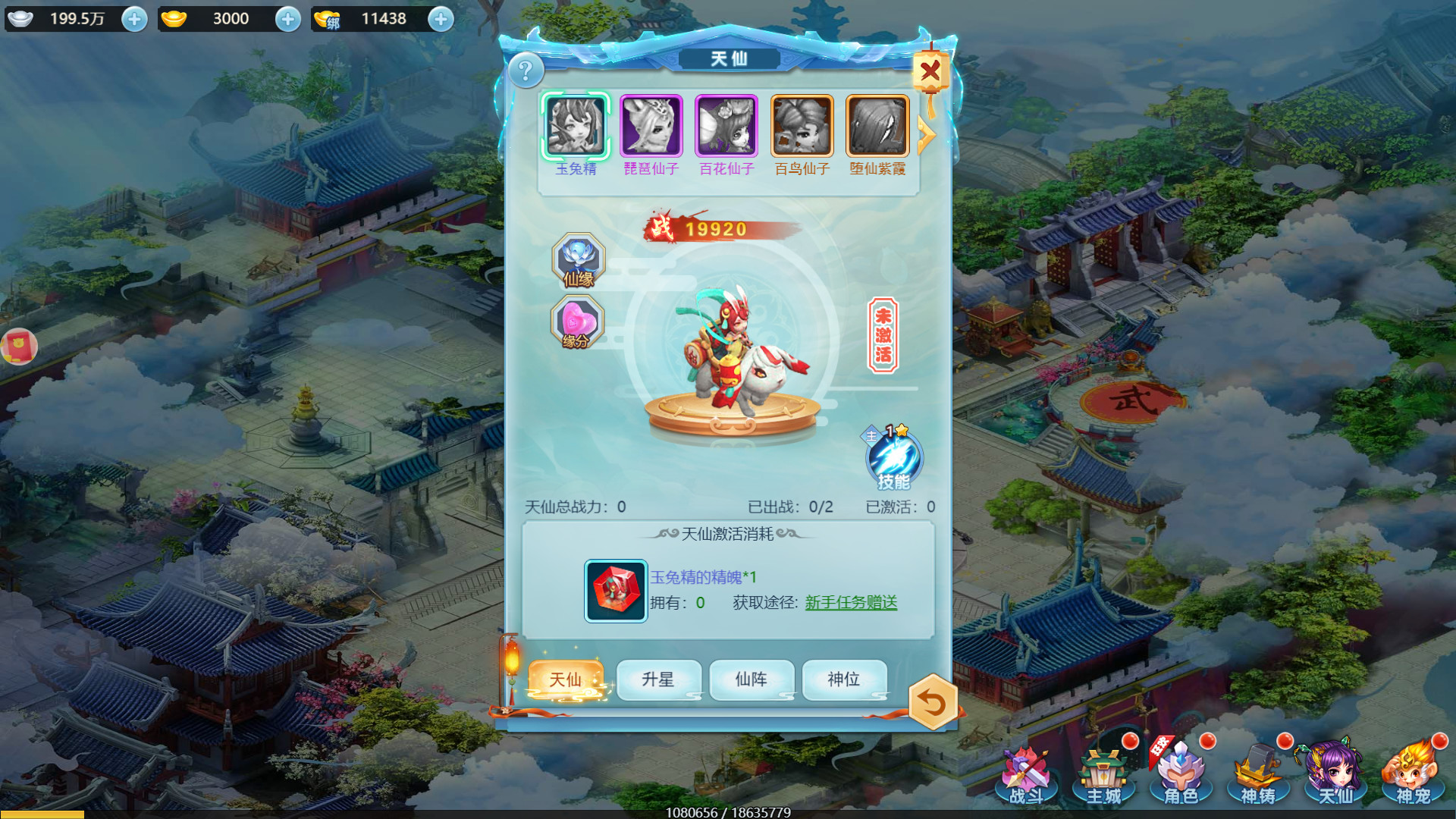Viewport: 1456px width, 819px height.
Task: Click the plus to add gold ingots
Action: coord(287,19)
